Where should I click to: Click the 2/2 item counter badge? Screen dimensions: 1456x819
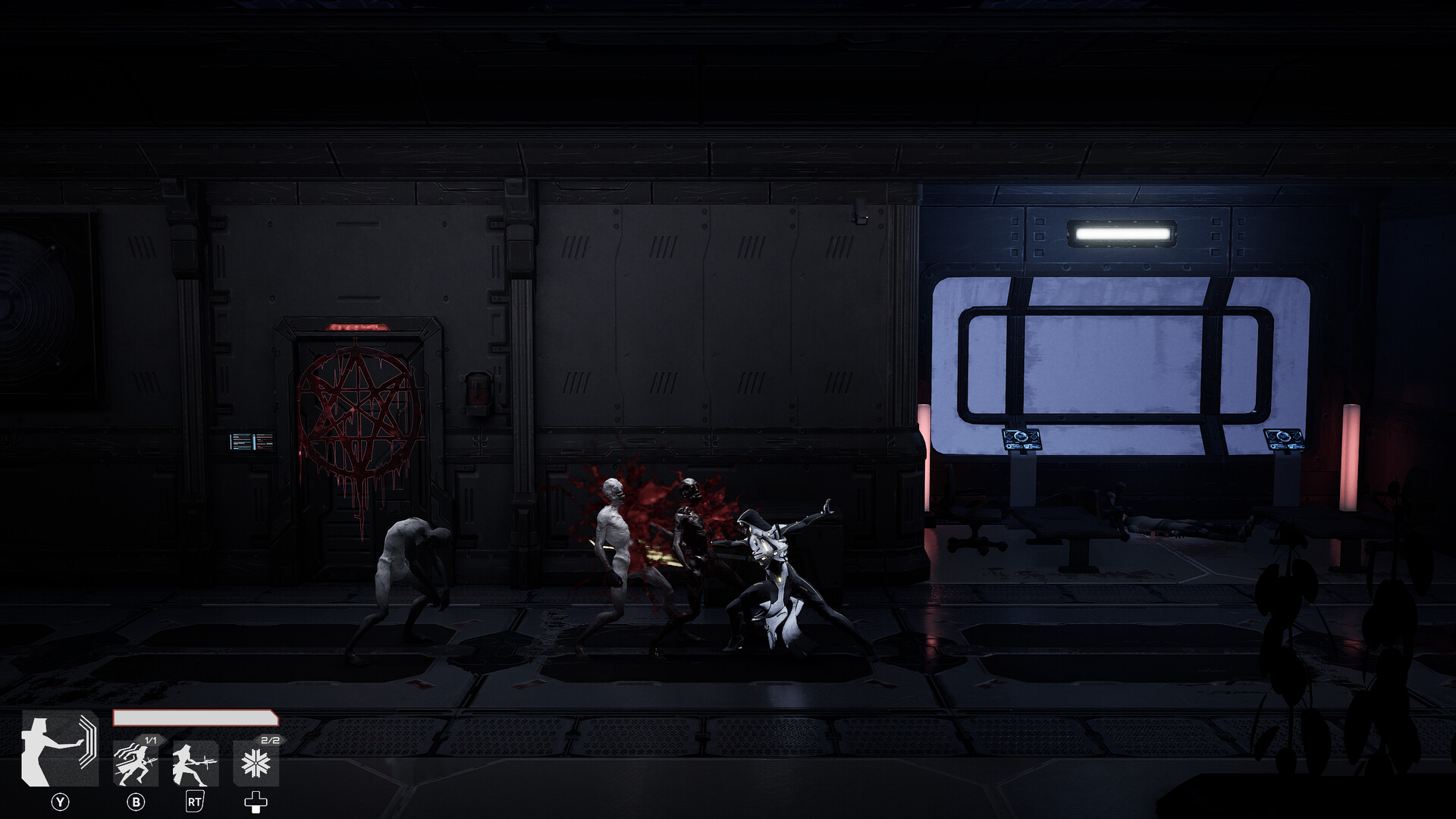(271, 740)
